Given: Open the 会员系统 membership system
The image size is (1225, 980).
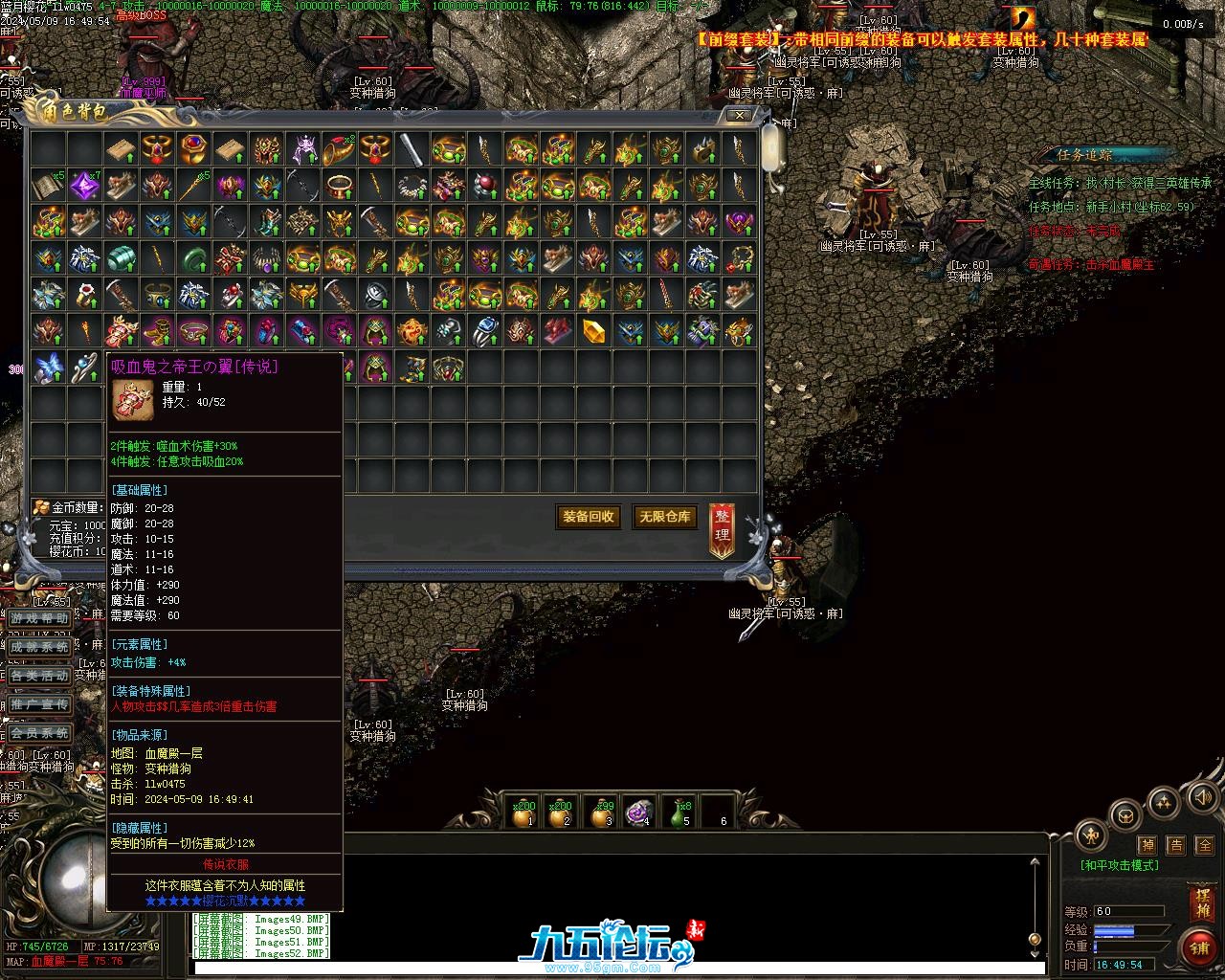Looking at the screenshot, I should (x=40, y=733).
